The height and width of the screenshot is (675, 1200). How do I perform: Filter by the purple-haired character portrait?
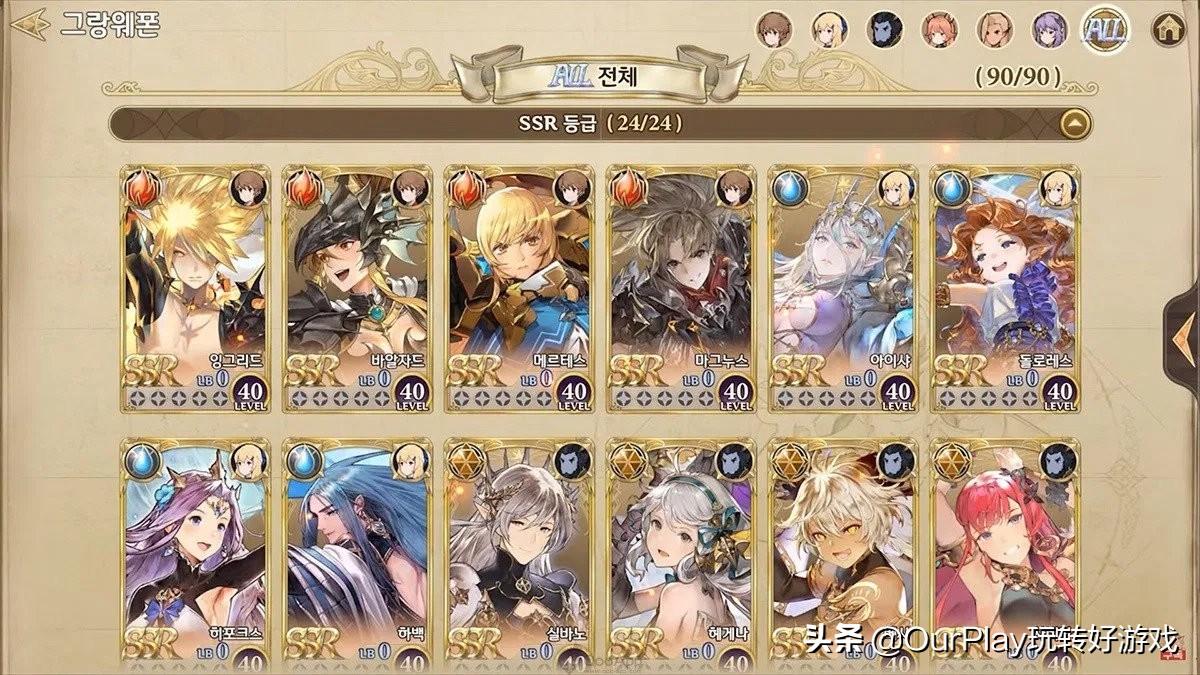[x=1049, y=29]
